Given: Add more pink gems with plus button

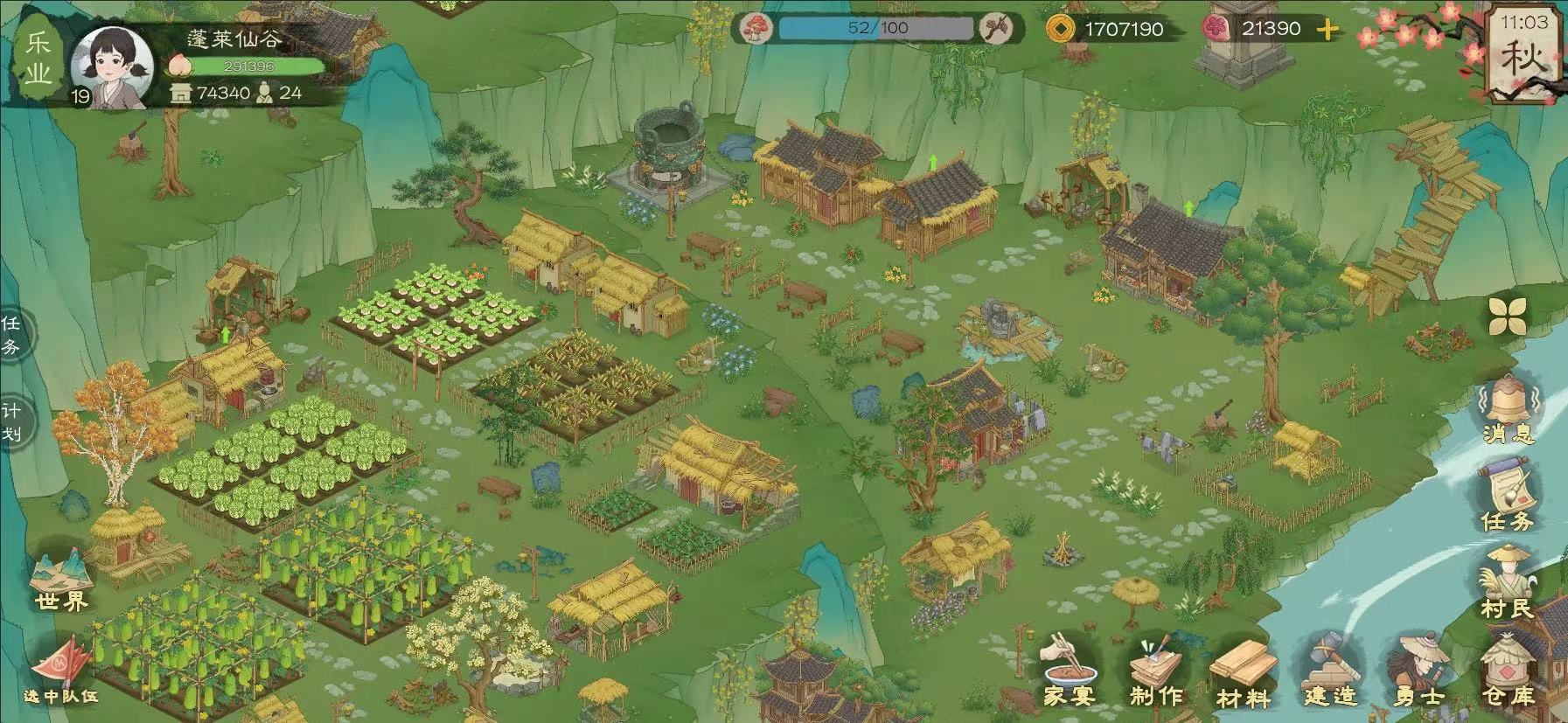Looking at the screenshot, I should coord(1328,30).
